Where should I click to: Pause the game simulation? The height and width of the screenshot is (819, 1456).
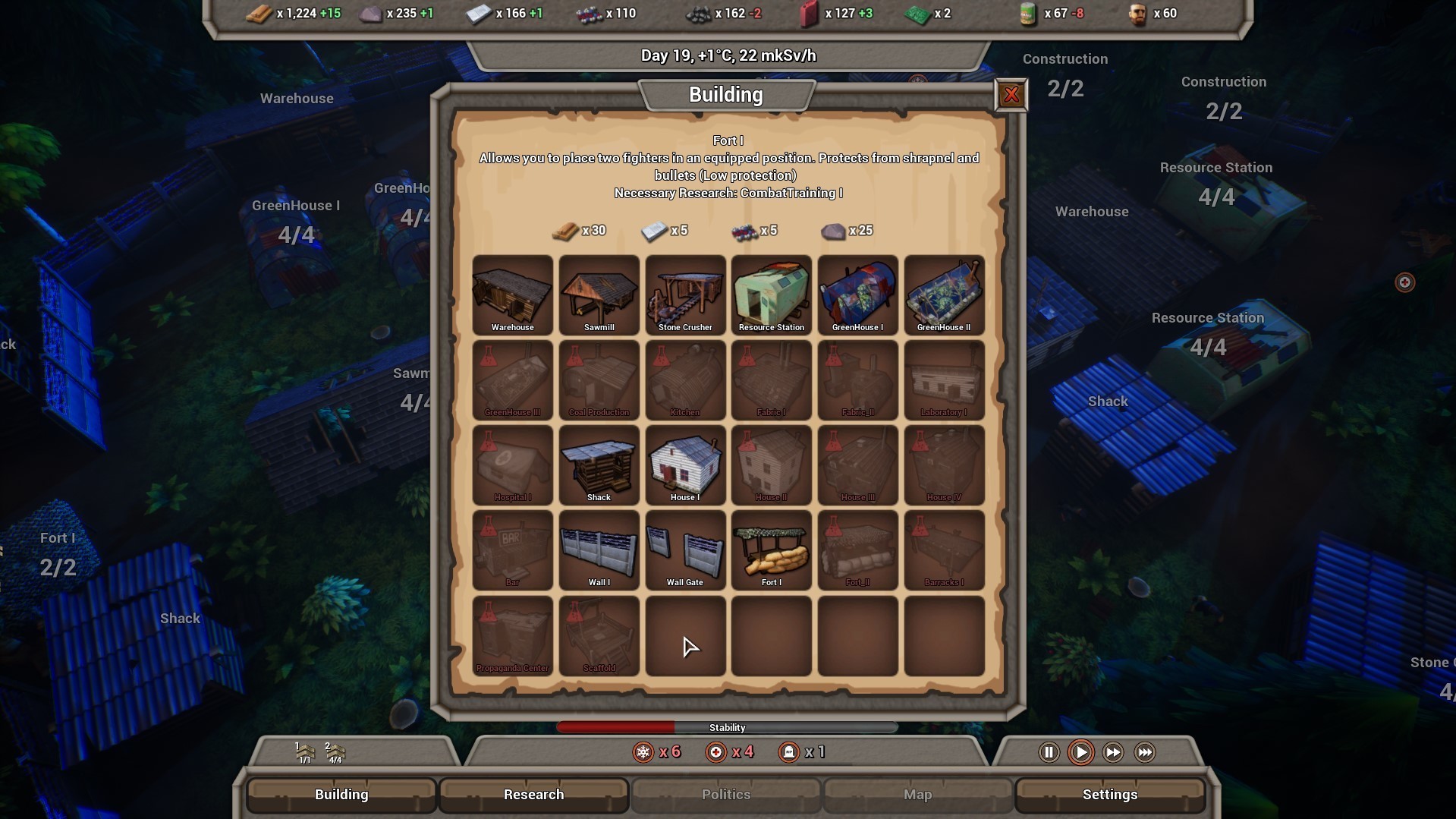tap(1048, 752)
